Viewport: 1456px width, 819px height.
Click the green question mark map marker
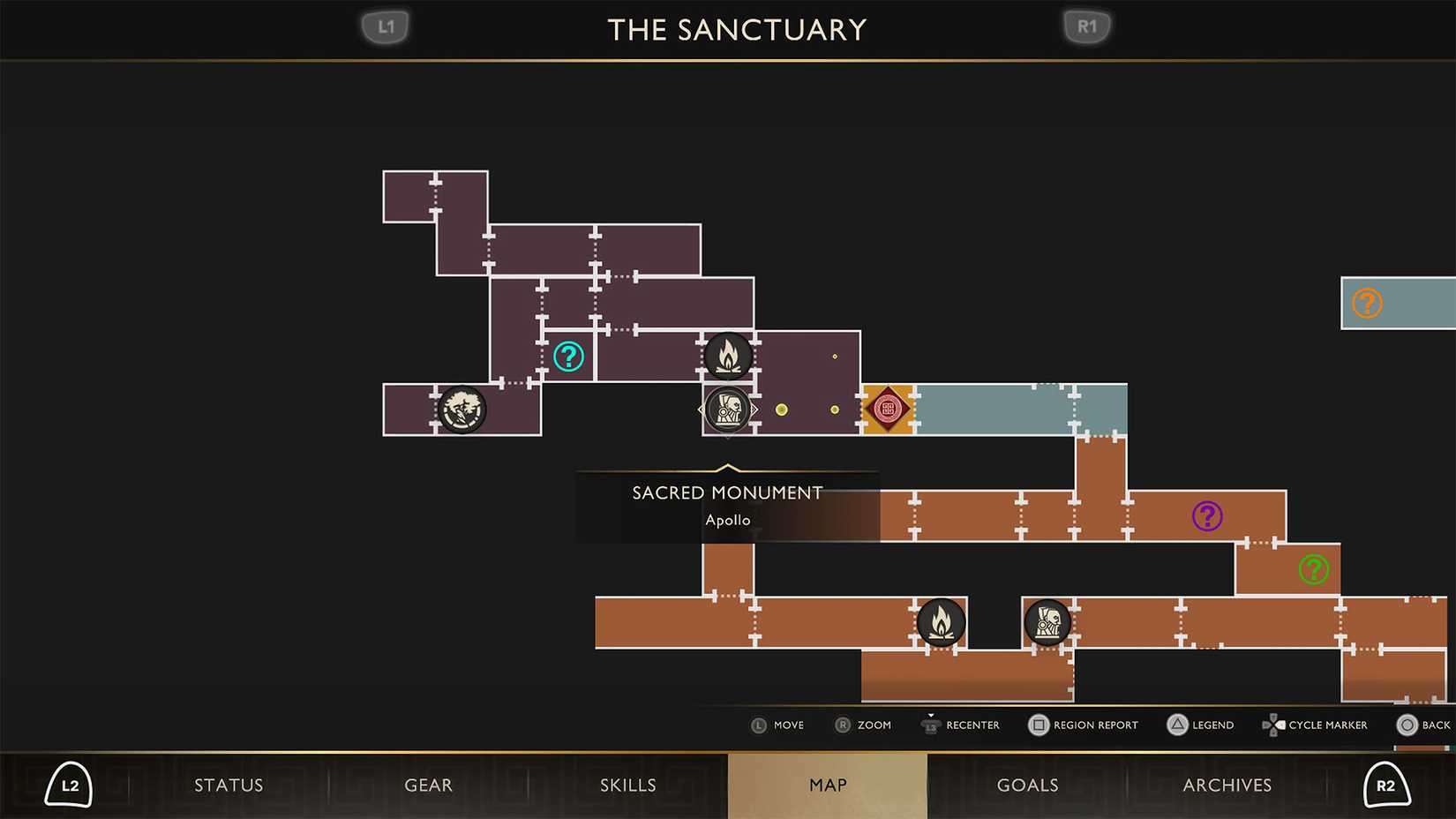click(1312, 569)
